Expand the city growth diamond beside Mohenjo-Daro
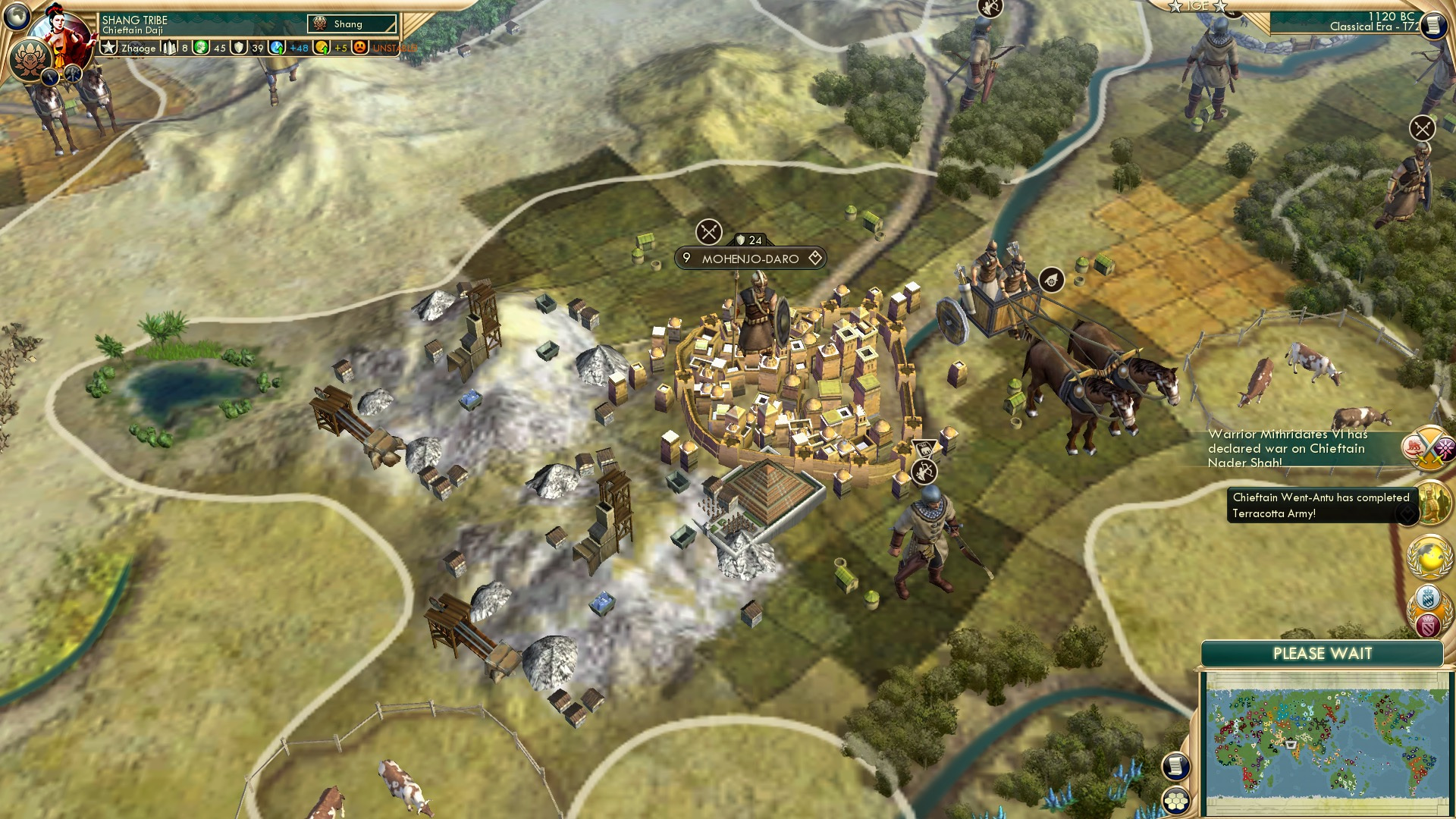 click(x=815, y=258)
